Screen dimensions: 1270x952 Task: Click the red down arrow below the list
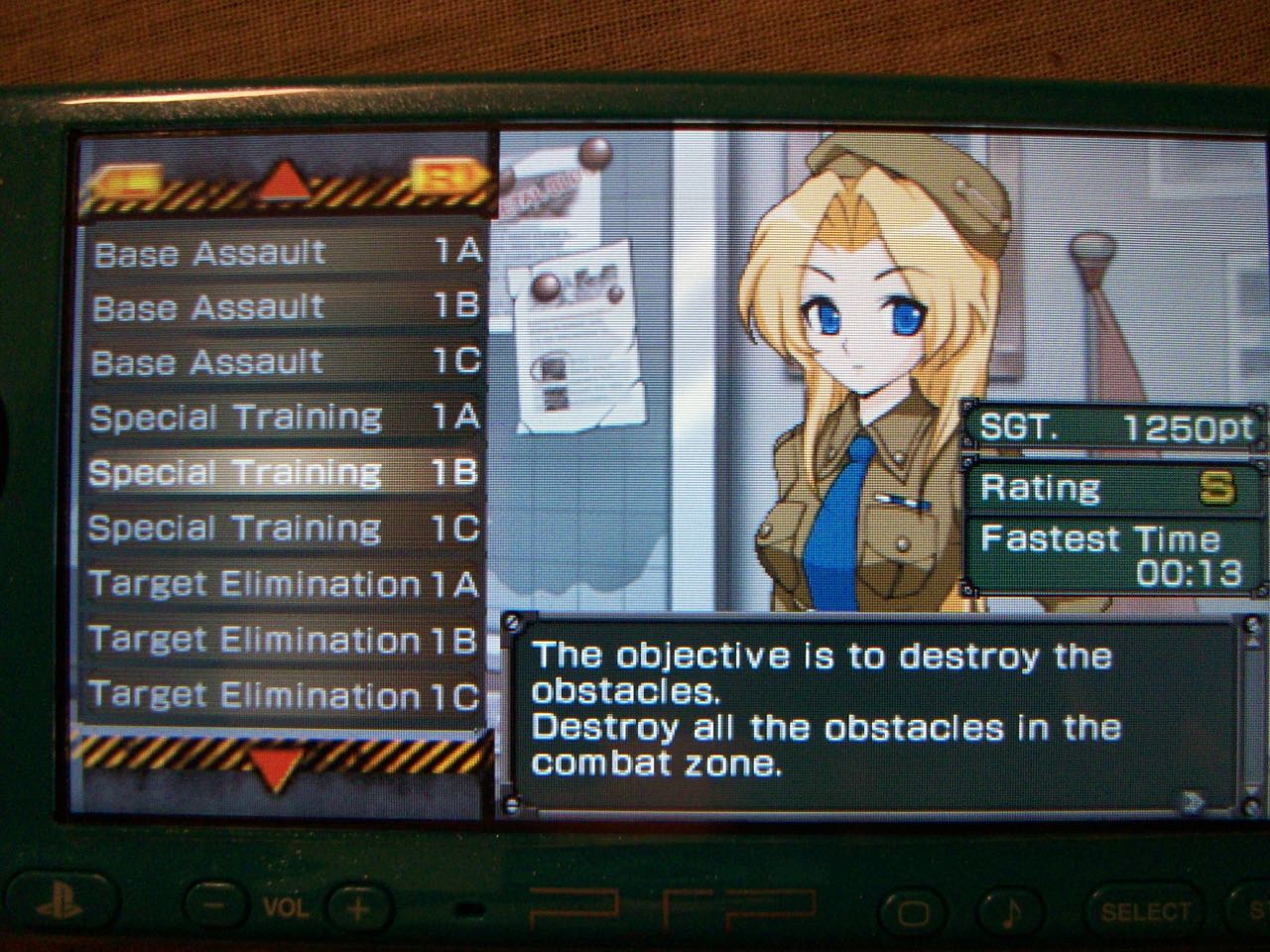274,766
